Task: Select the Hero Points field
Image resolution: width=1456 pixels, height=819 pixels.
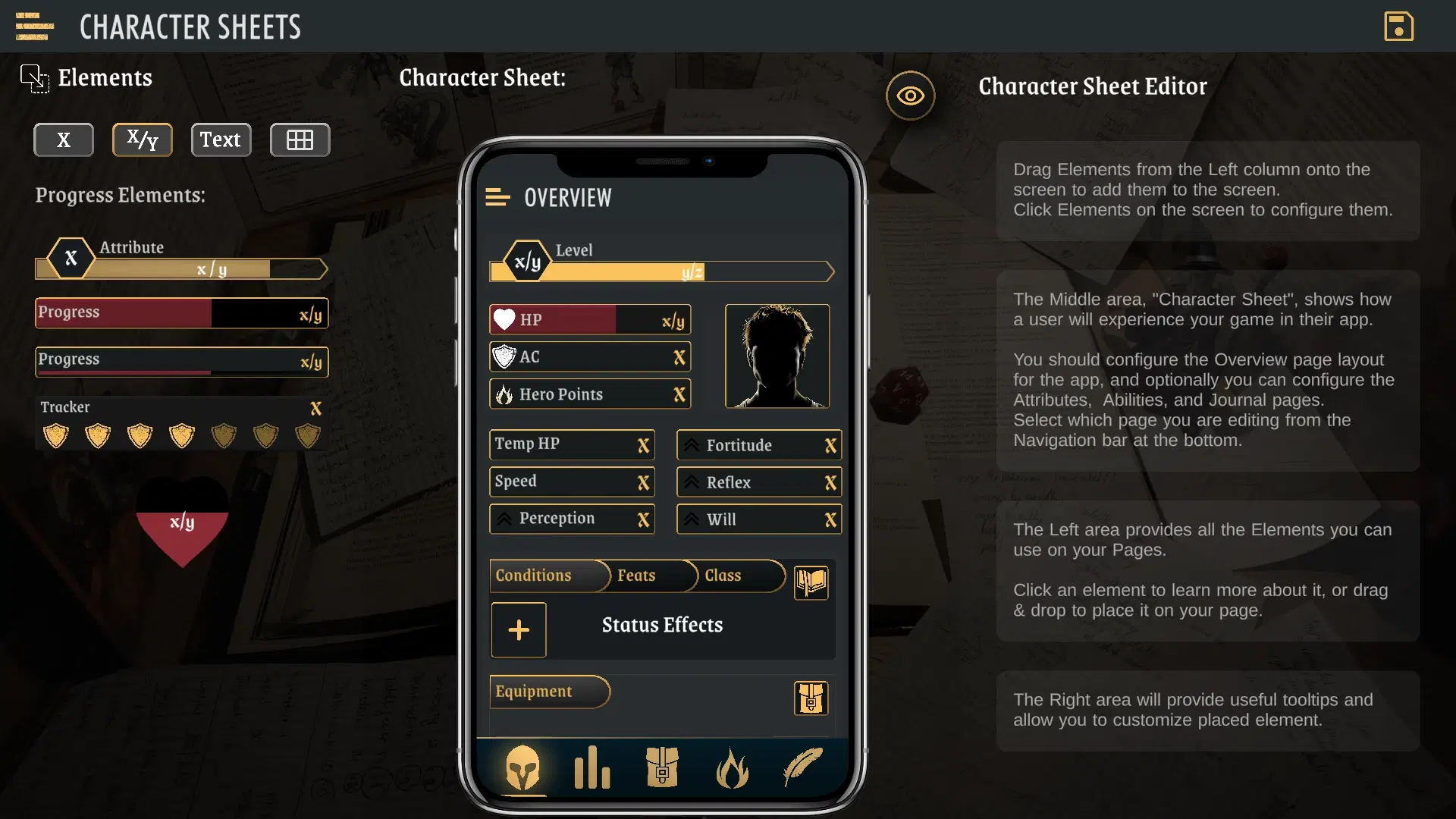Action: [590, 394]
